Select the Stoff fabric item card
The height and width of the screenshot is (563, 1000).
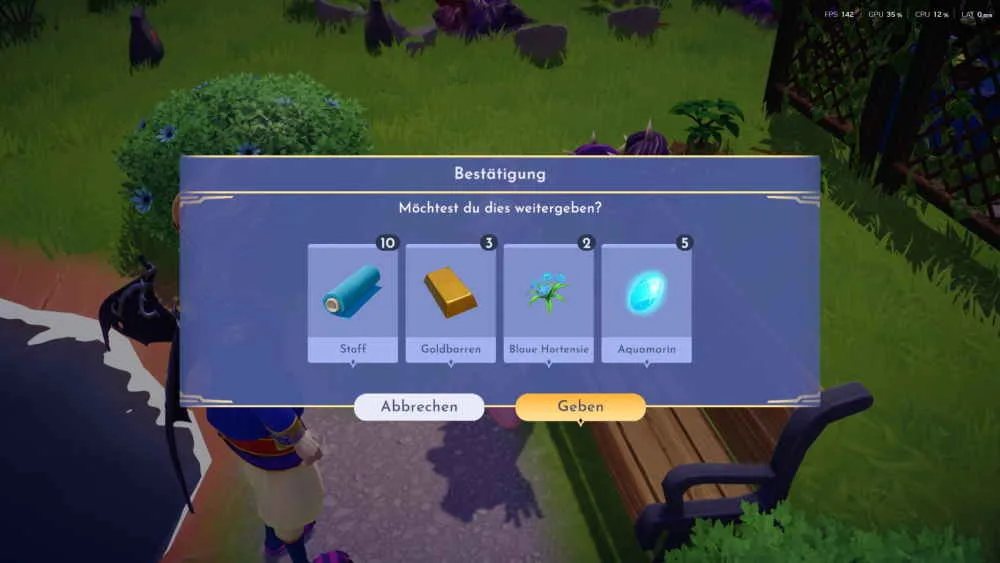point(352,301)
